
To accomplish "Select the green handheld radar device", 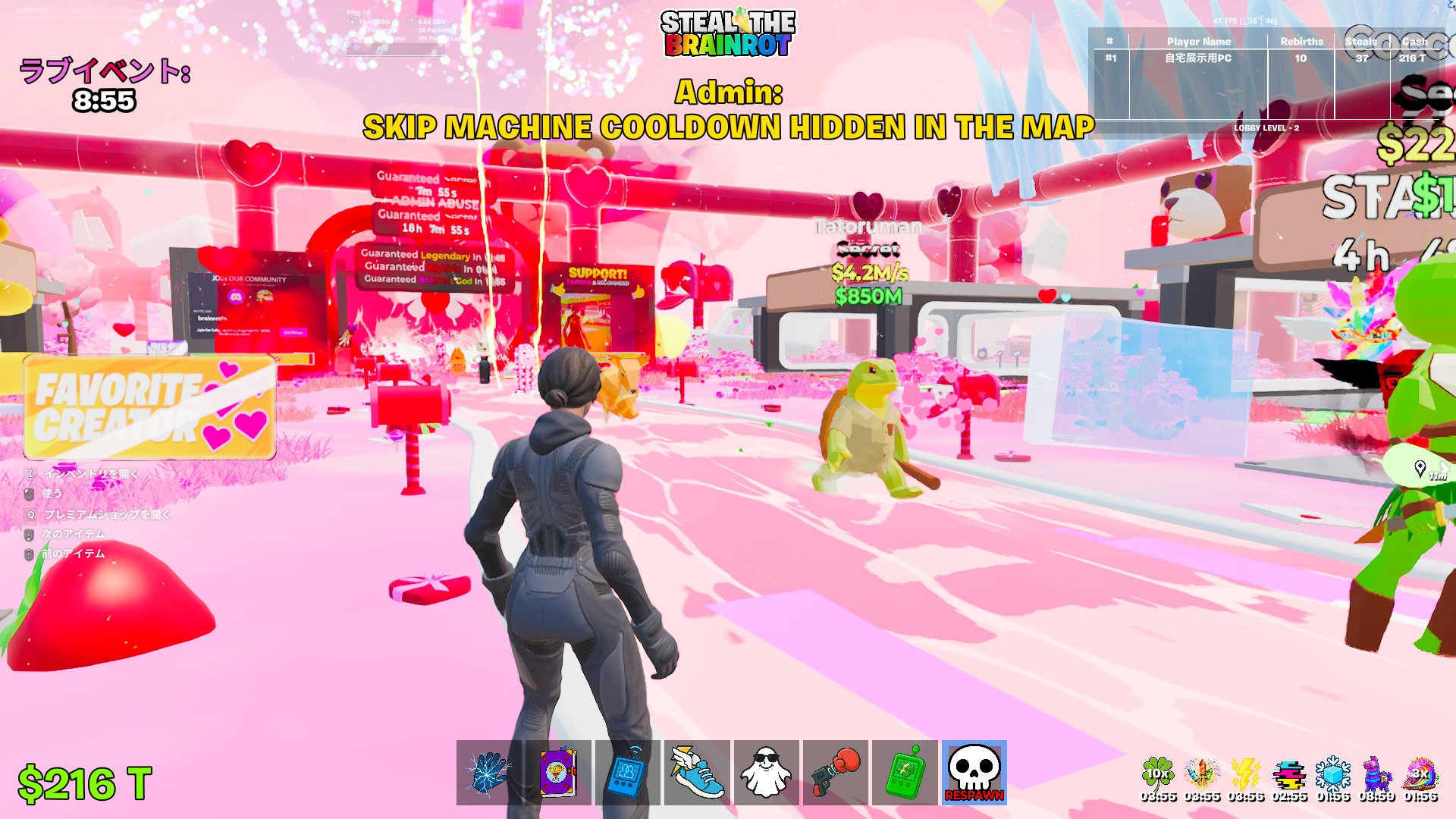I will pos(905,773).
